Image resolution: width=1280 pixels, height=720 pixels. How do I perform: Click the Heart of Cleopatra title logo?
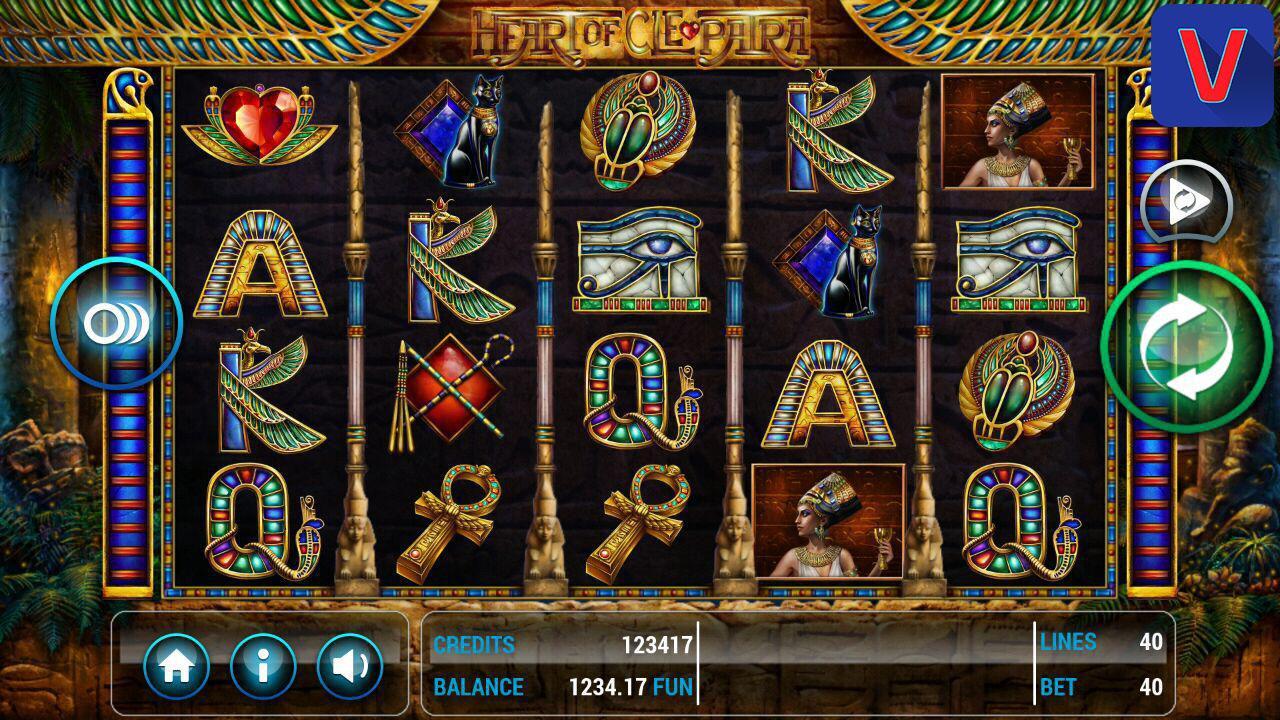pyautogui.click(x=640, y=30)
